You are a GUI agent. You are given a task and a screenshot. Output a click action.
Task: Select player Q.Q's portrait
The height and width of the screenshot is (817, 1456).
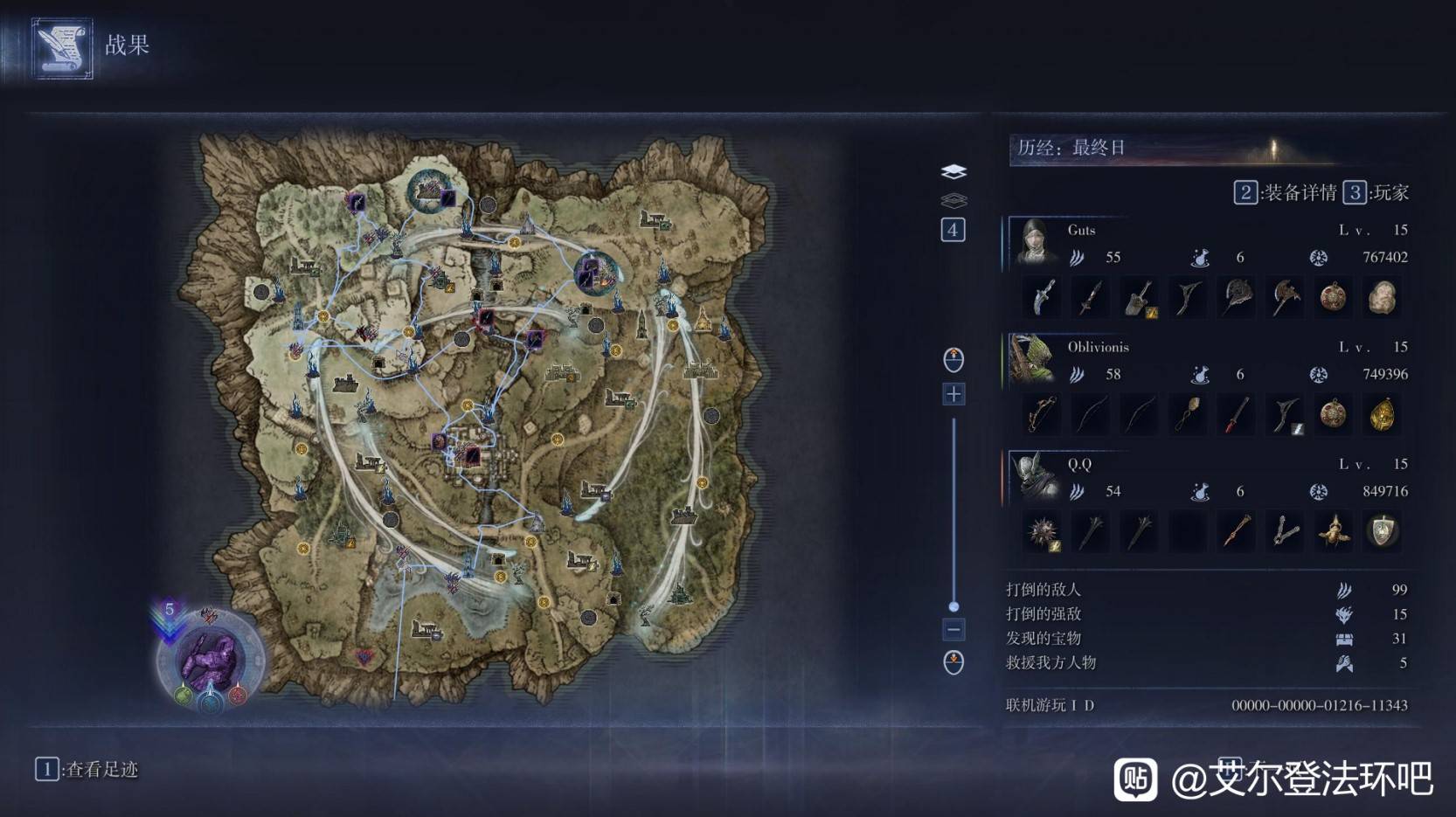point(1034,476)
